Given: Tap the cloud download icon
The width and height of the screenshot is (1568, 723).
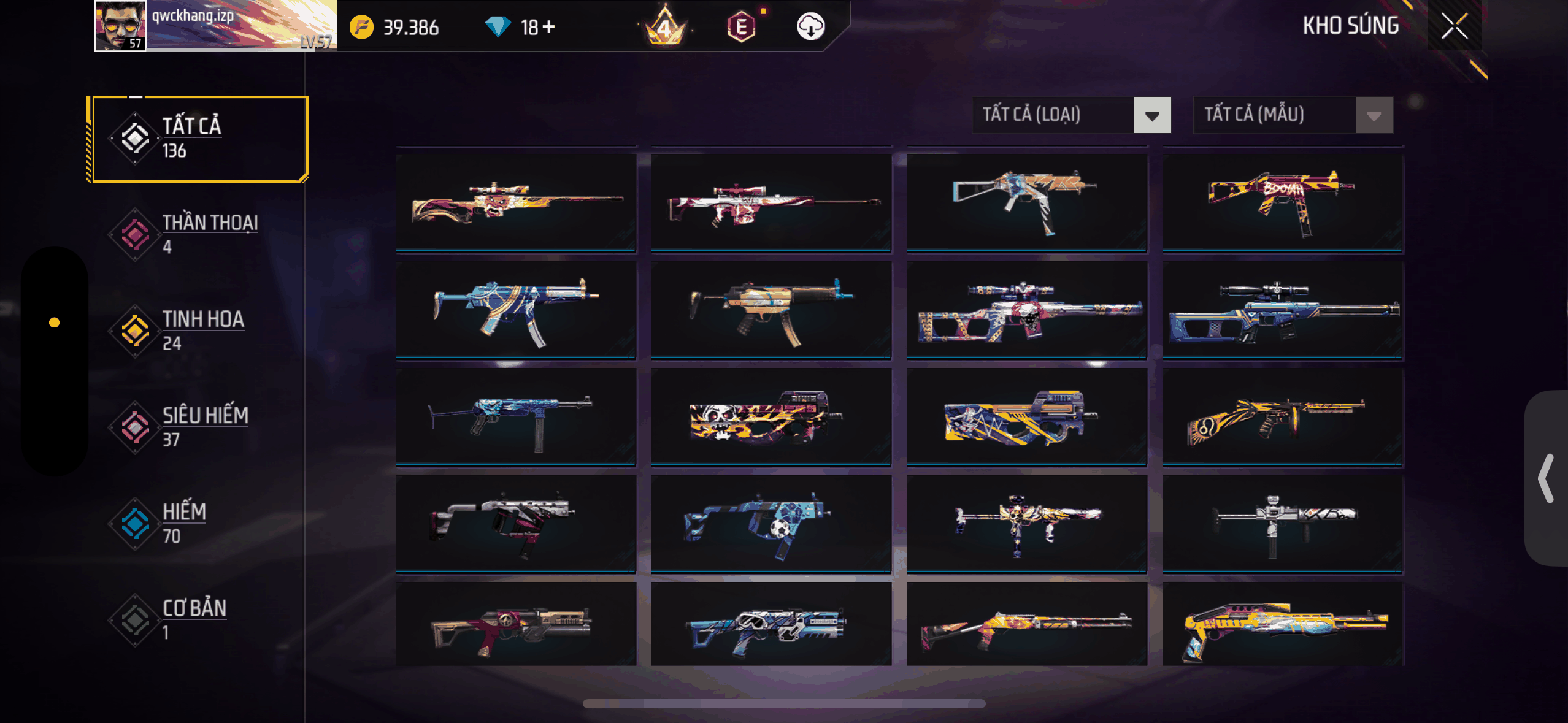Looking at the screenshot, I should pyautogui.click(x=810, y=27).
